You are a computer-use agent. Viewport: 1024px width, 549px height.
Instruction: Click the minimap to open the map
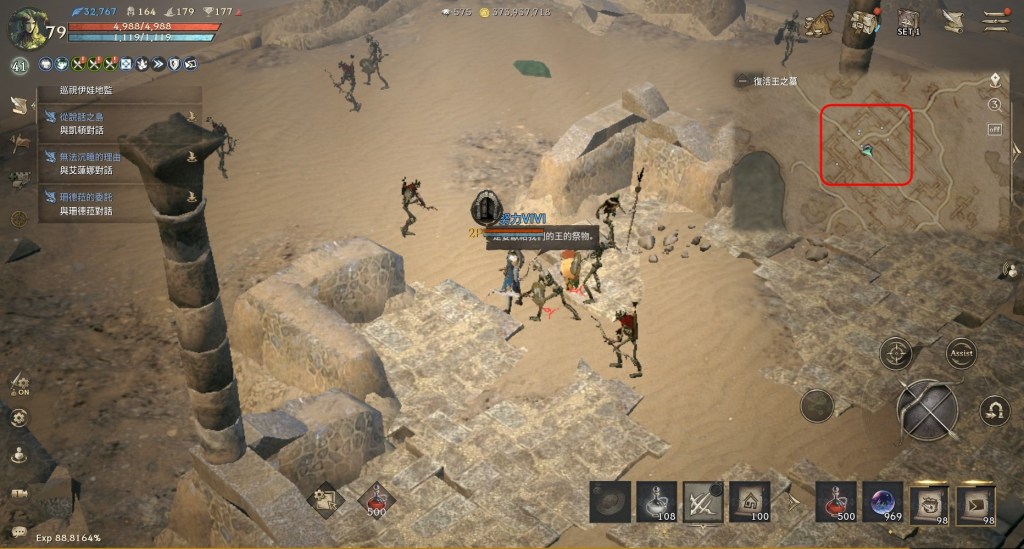point(866,144)
